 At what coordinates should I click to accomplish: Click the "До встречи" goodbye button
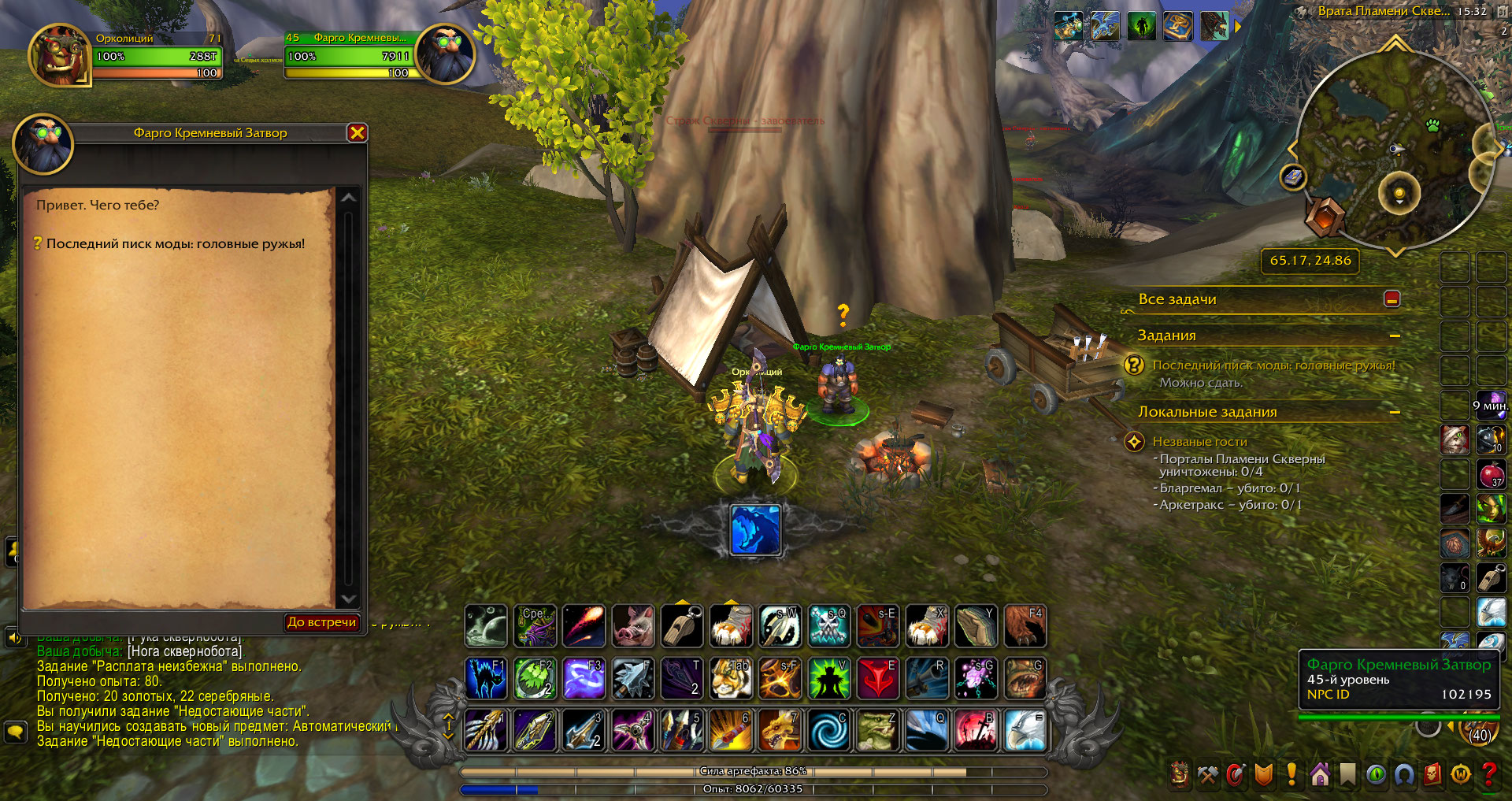point(321,622)
